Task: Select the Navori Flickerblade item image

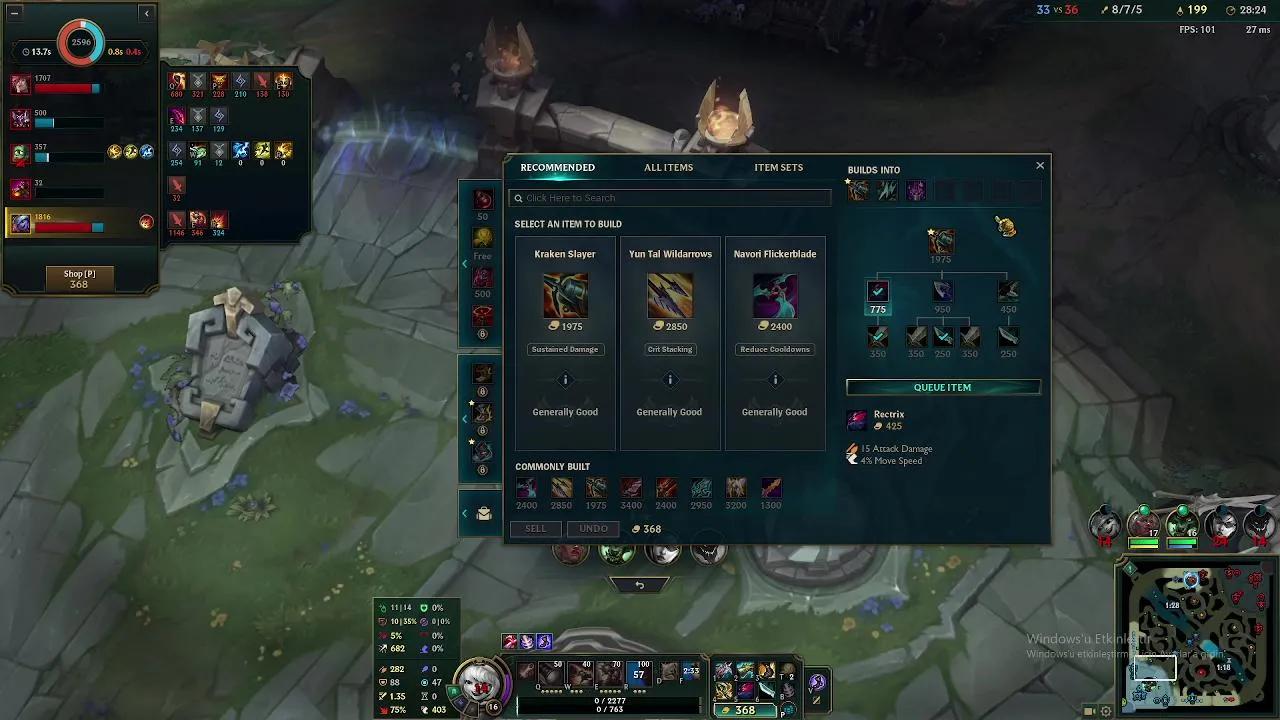Action: pyautogui.click(x=775, y=295)
